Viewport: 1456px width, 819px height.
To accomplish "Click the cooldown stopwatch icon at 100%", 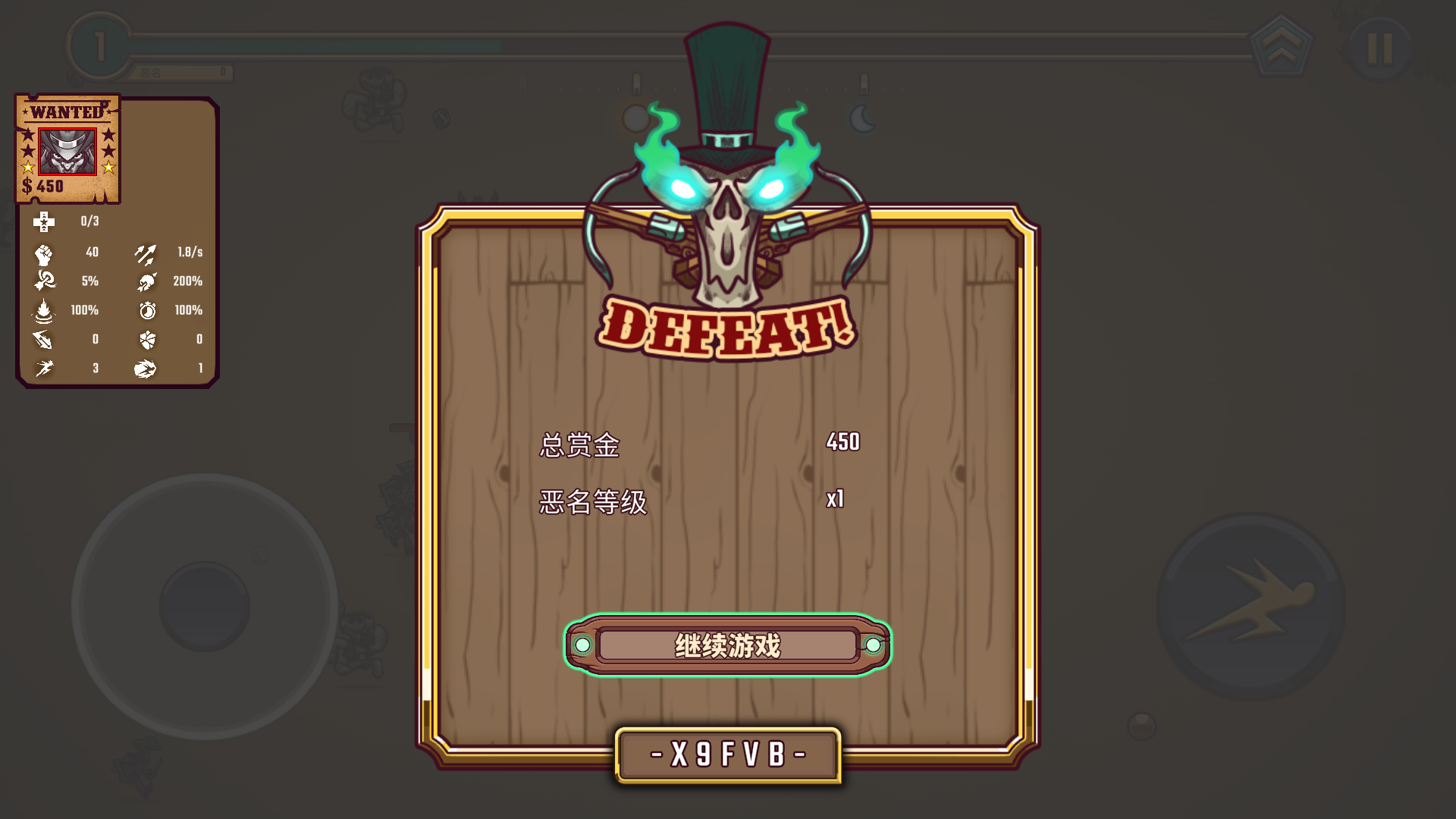I will click(149, 310).
